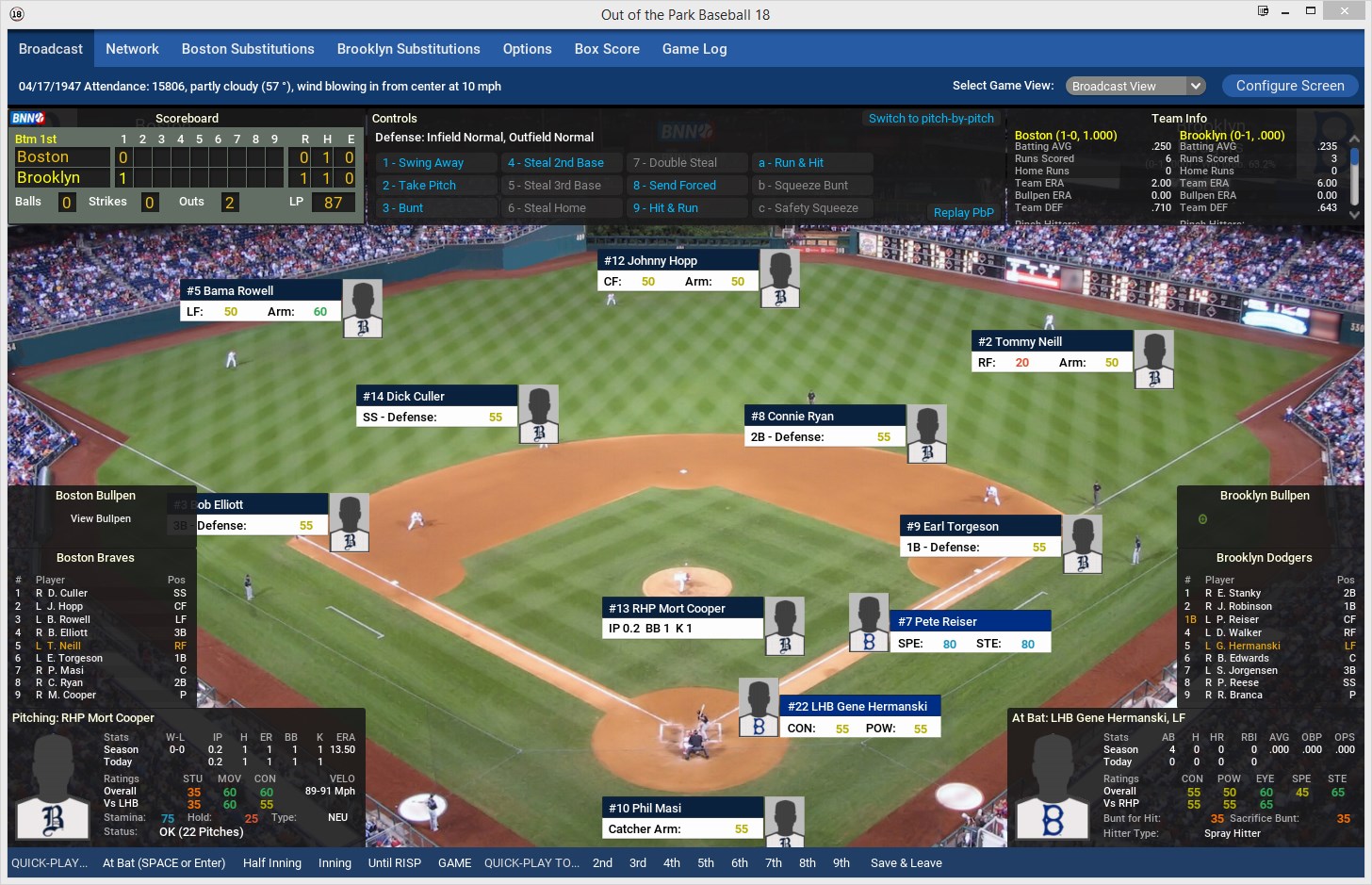Expand the Broadcast View dropdown
The image size is (1372, 885).
pyautogui.click(x=1135, y=86)
